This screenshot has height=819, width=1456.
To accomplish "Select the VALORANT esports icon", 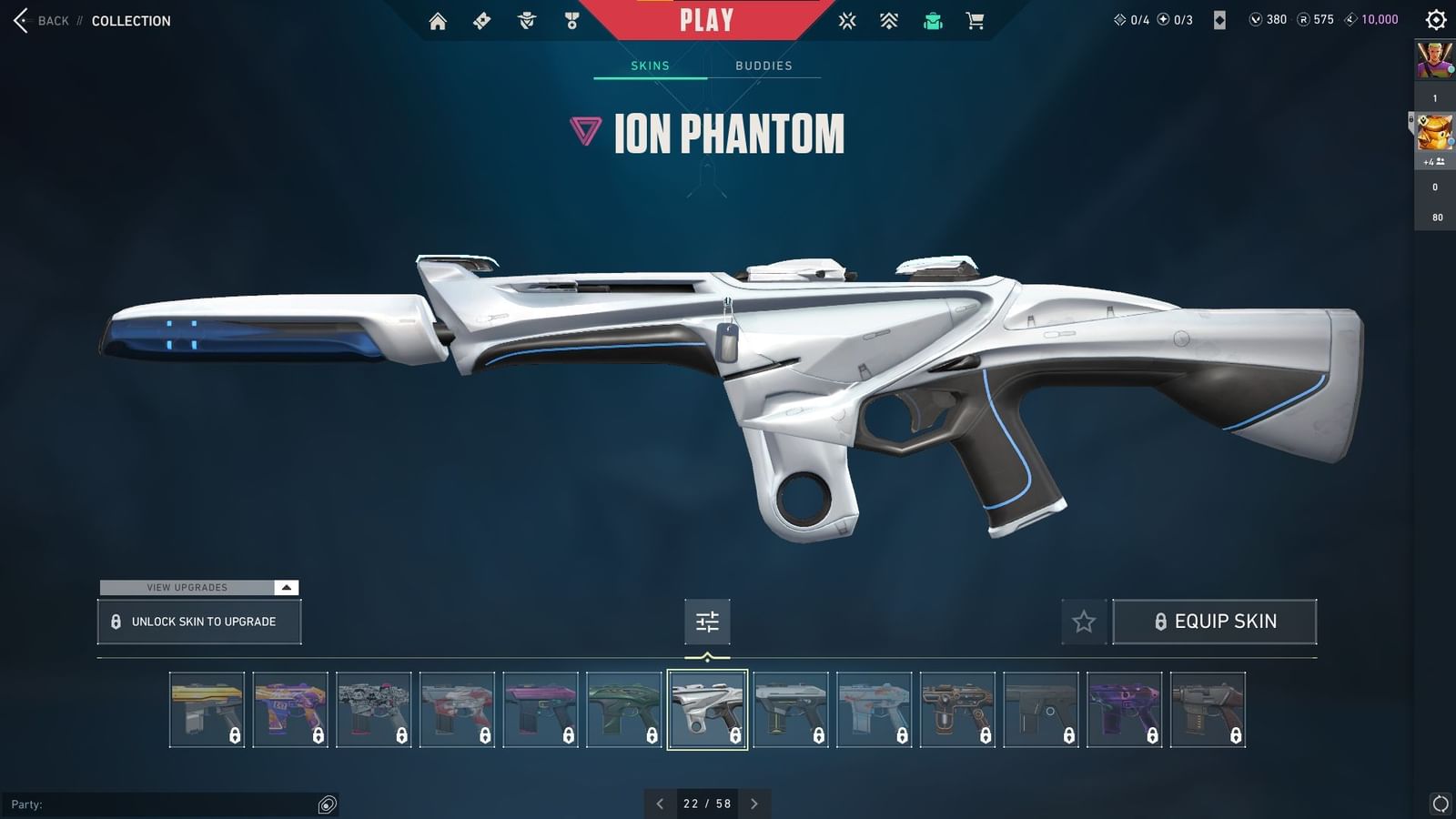I will (x=846, y=19).
